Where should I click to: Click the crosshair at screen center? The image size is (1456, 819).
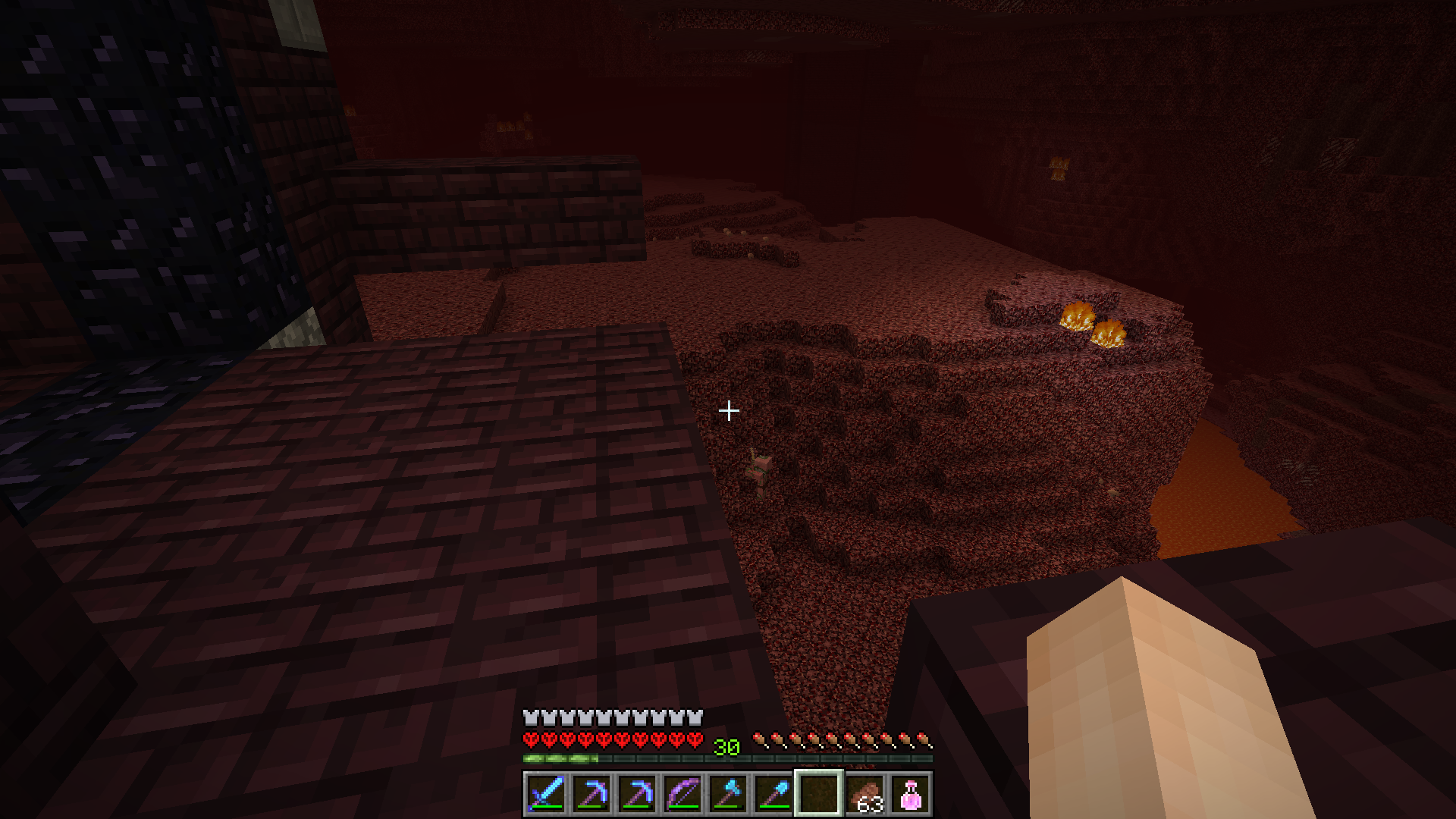point(729,409)
